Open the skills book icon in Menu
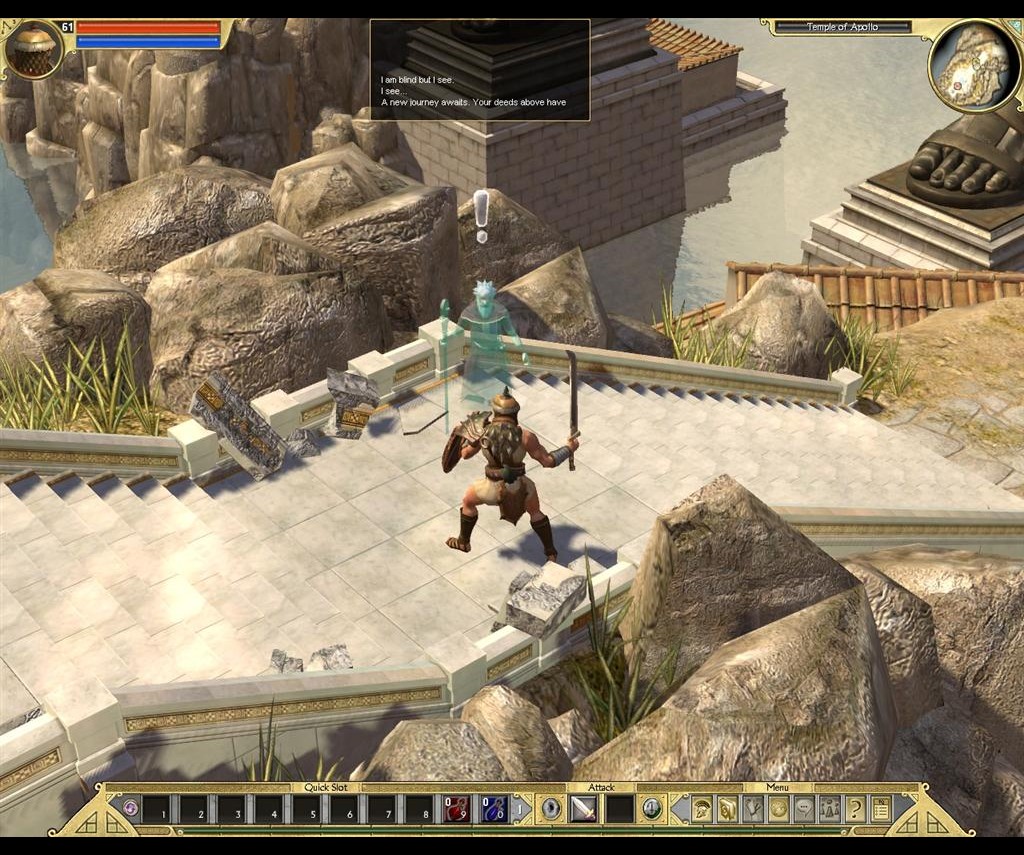The image size is (1024, 855). point(727,808)
